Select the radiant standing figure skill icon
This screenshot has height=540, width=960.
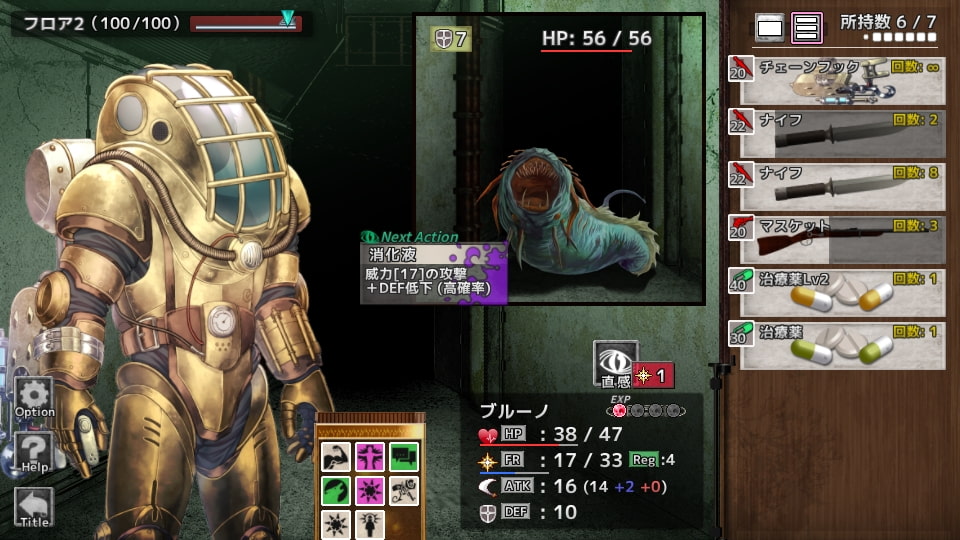pyautogui.click(x=370, y=524)
